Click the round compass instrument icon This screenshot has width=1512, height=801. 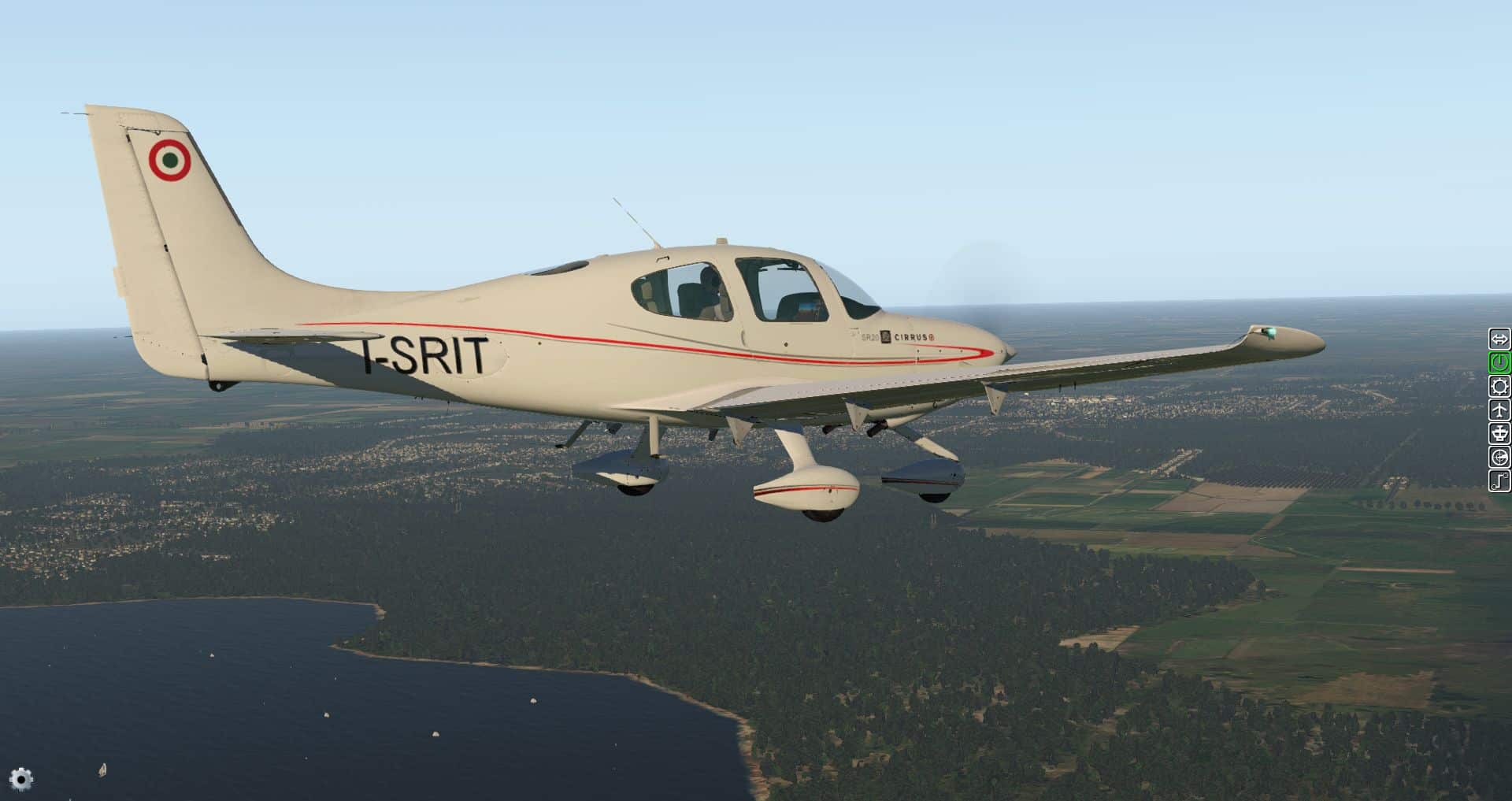[x=1499, y=457]
